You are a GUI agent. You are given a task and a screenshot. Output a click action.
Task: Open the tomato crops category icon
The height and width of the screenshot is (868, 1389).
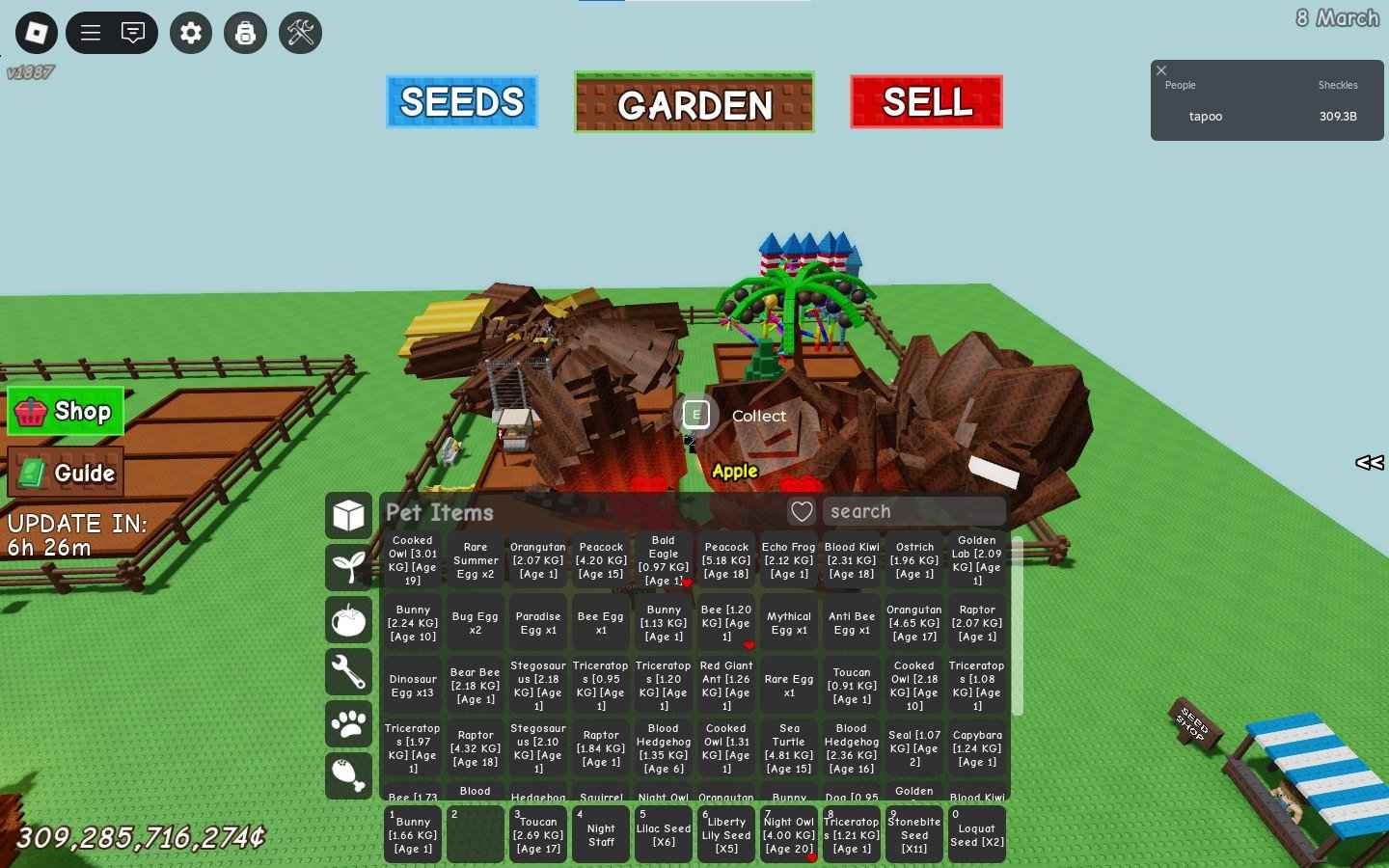click(348, 620)
